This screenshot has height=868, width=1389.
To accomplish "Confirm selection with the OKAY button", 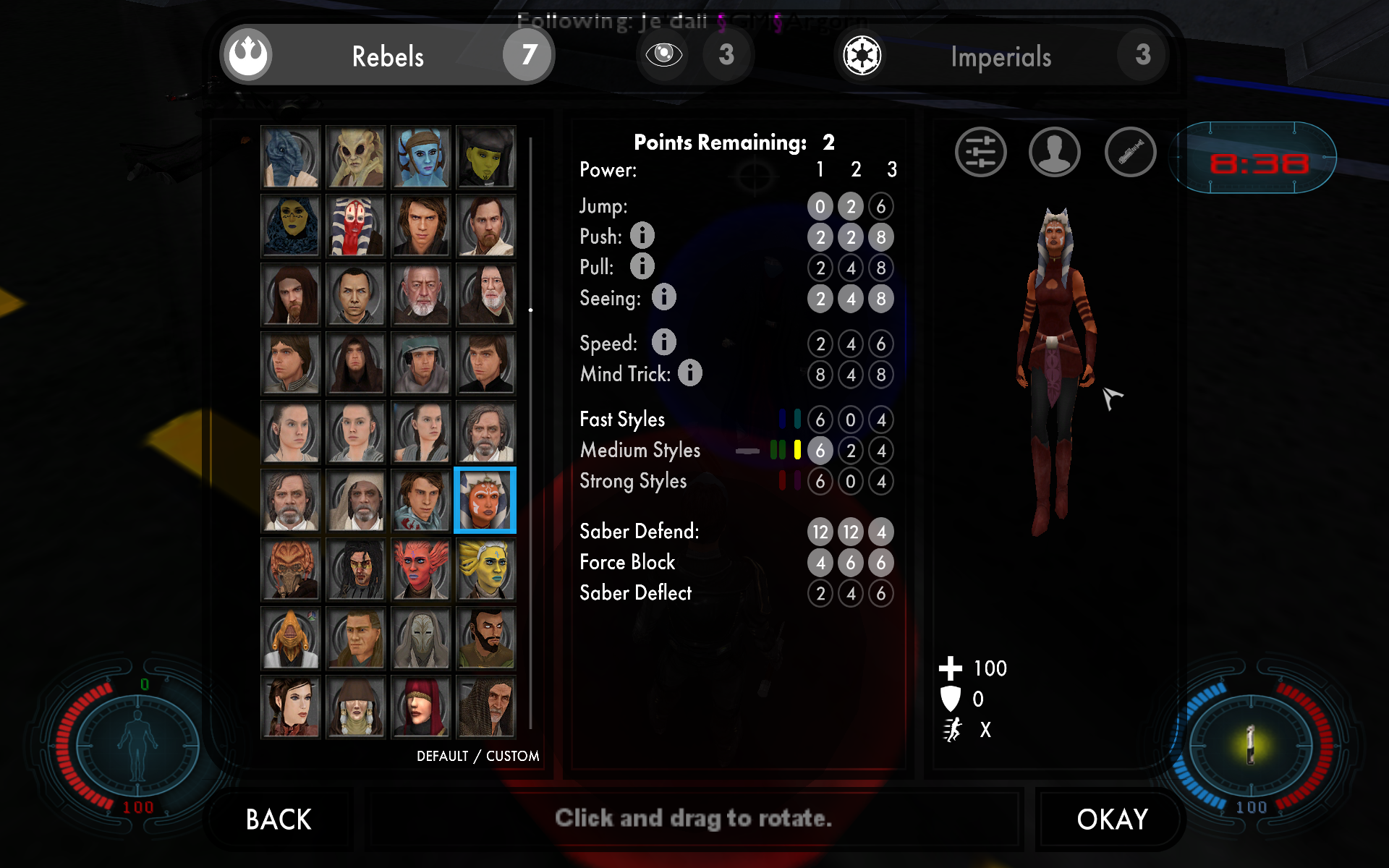I will pyautogui.click(x=1112, y=820).
